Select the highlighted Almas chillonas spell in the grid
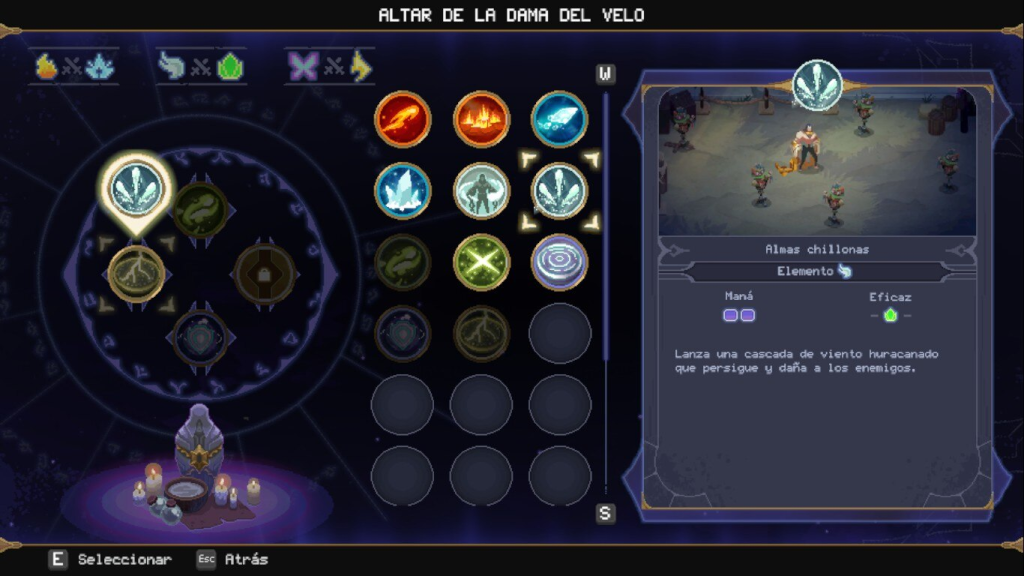 click(559, 190)
